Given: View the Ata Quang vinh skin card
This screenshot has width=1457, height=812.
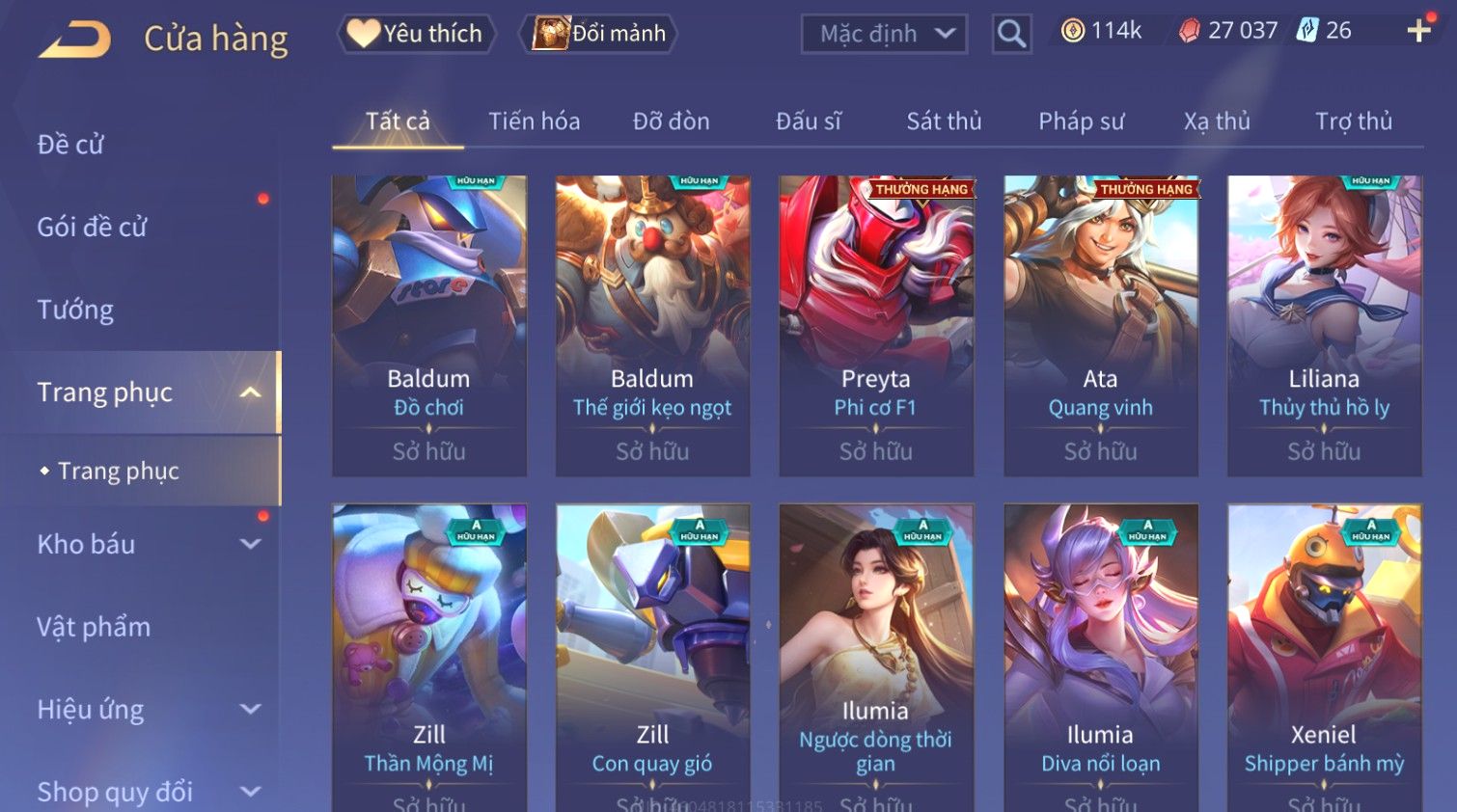Looking at the screenshot, I should (1100, 325).
